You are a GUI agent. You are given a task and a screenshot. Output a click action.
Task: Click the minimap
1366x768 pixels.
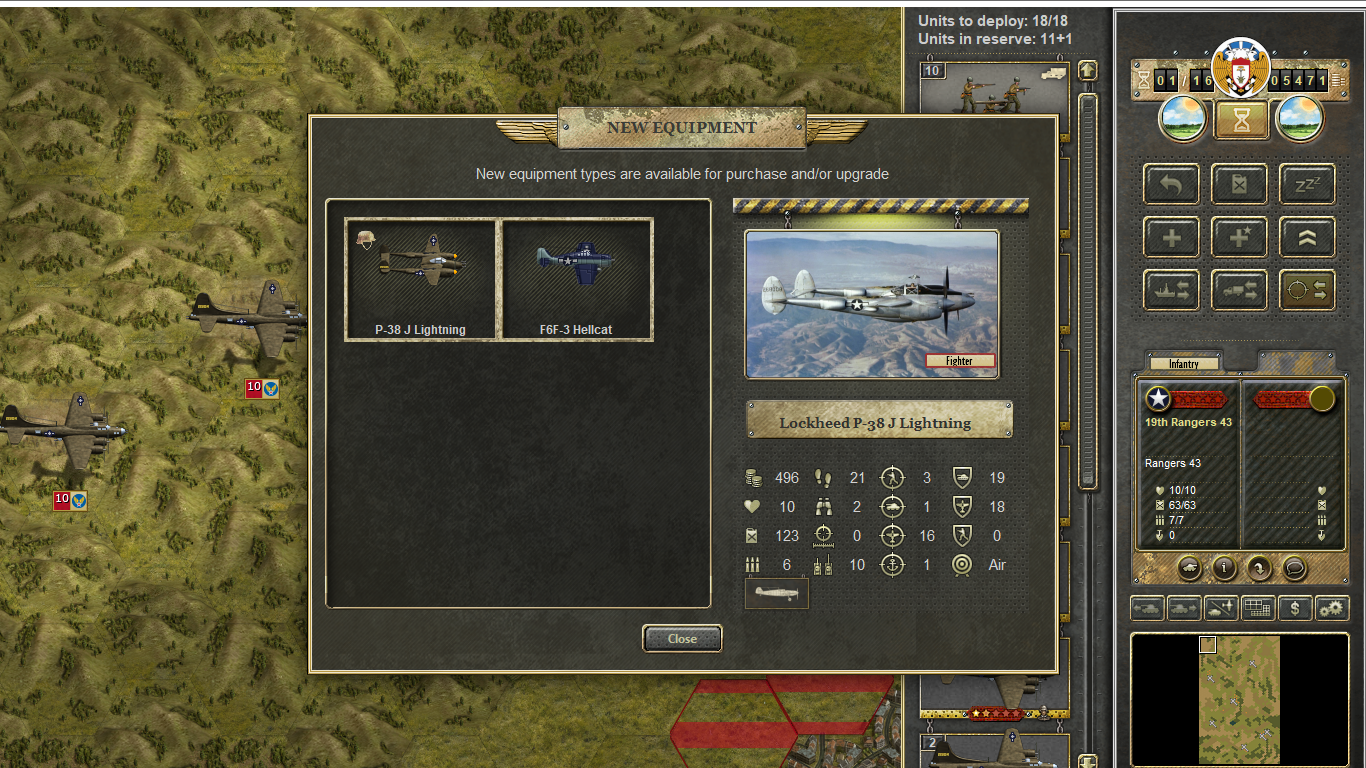1239,698
